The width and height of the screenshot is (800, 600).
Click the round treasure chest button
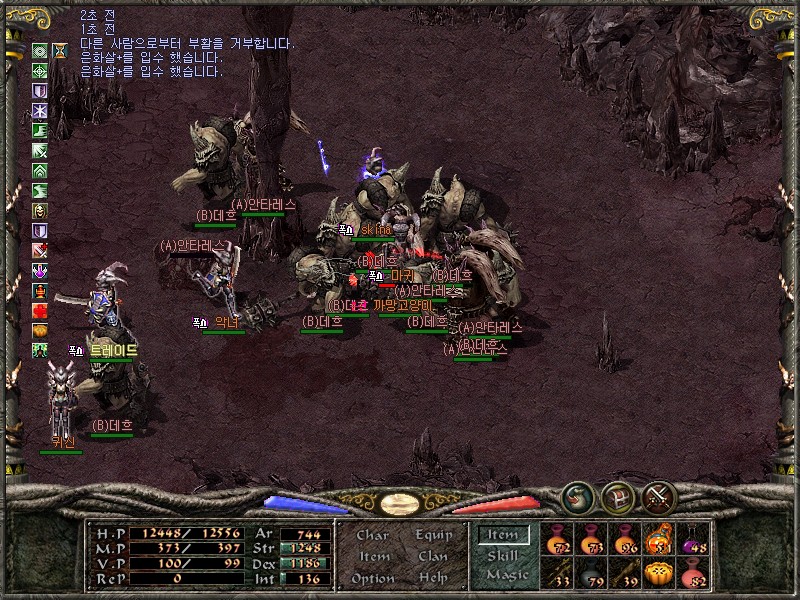pyautogui.click(x=618, y=496)
